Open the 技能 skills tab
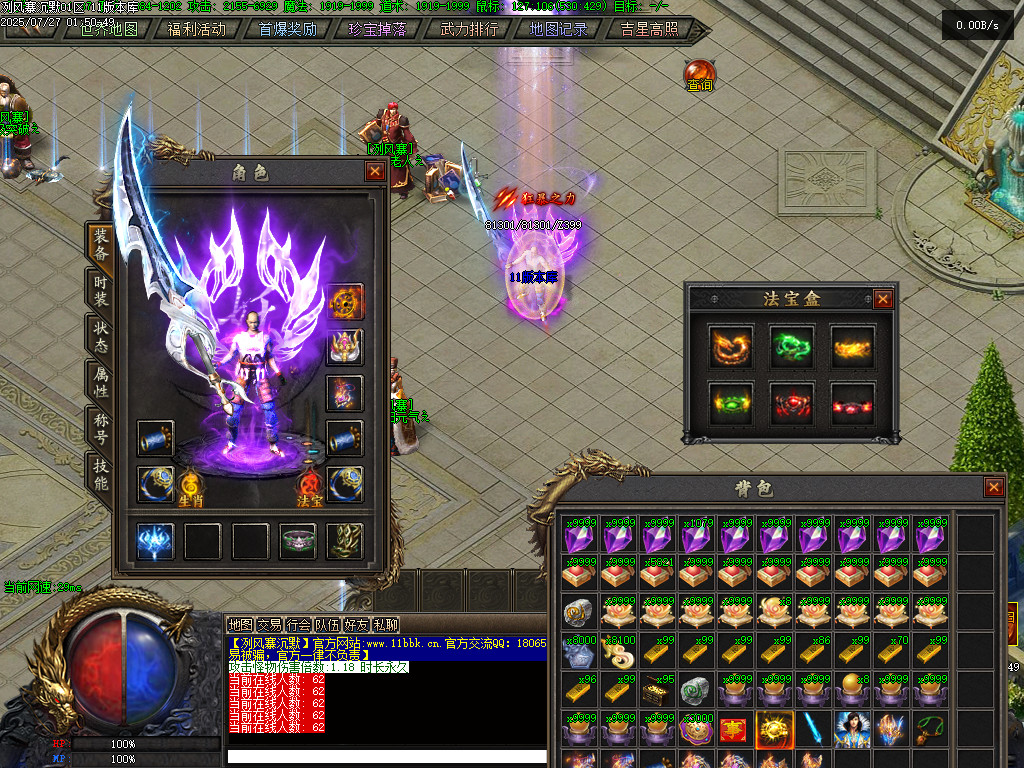This screenshot has height=768, width=1024. pyautogui.click(x=101, y=472)
